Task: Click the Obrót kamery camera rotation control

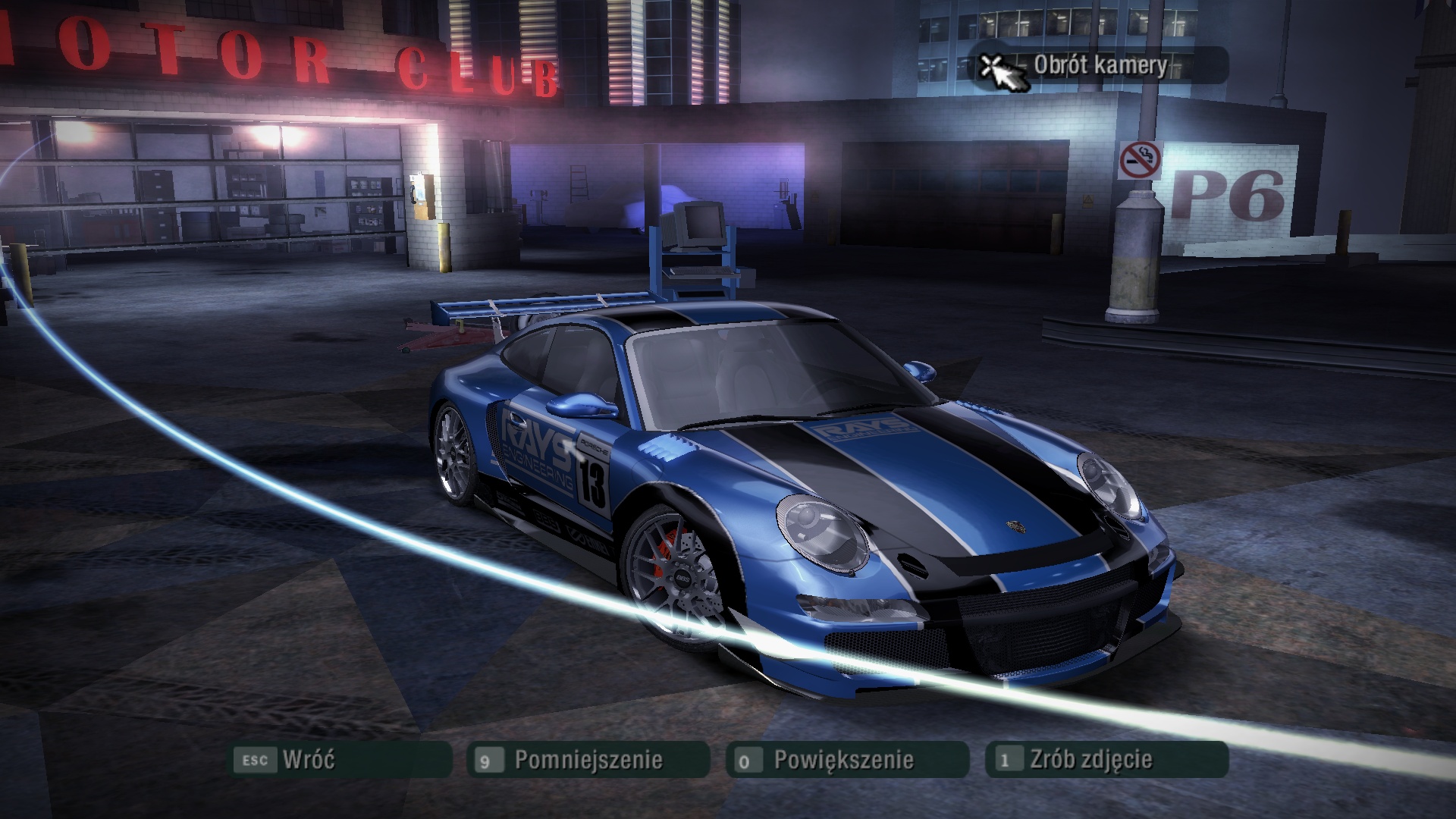Action: click(x=1099, y=65)
